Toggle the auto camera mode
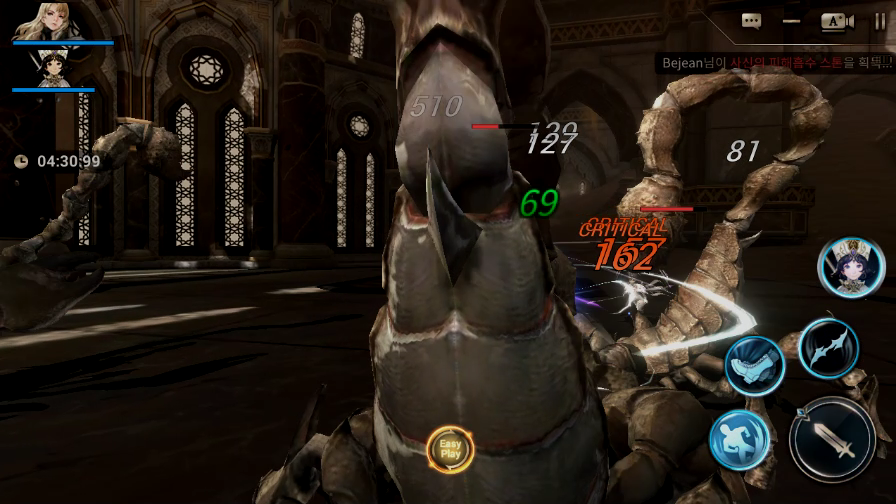The height and width of the screenshot is (504, 896). 836,21
